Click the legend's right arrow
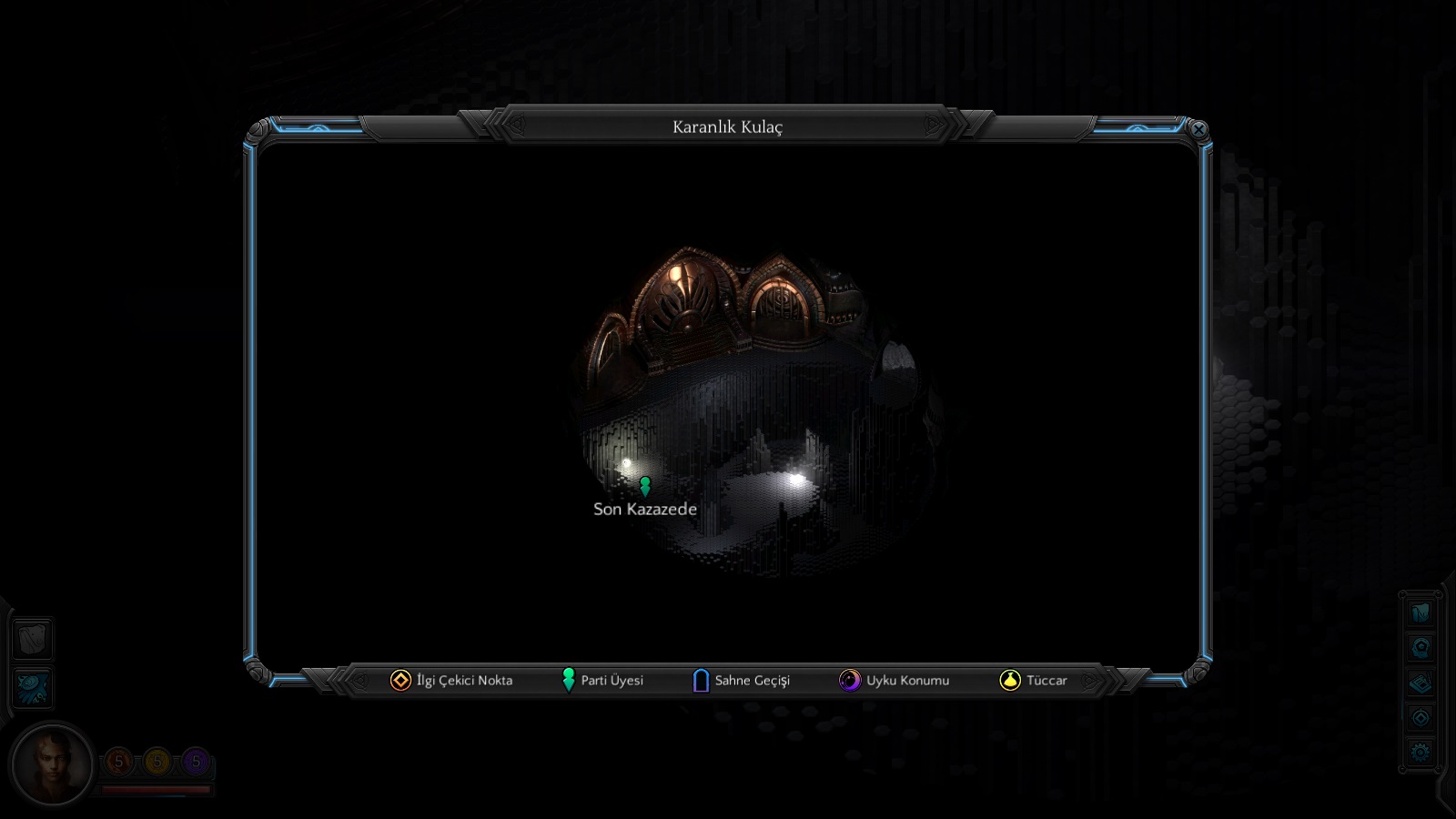 [x=1089, y=681]
